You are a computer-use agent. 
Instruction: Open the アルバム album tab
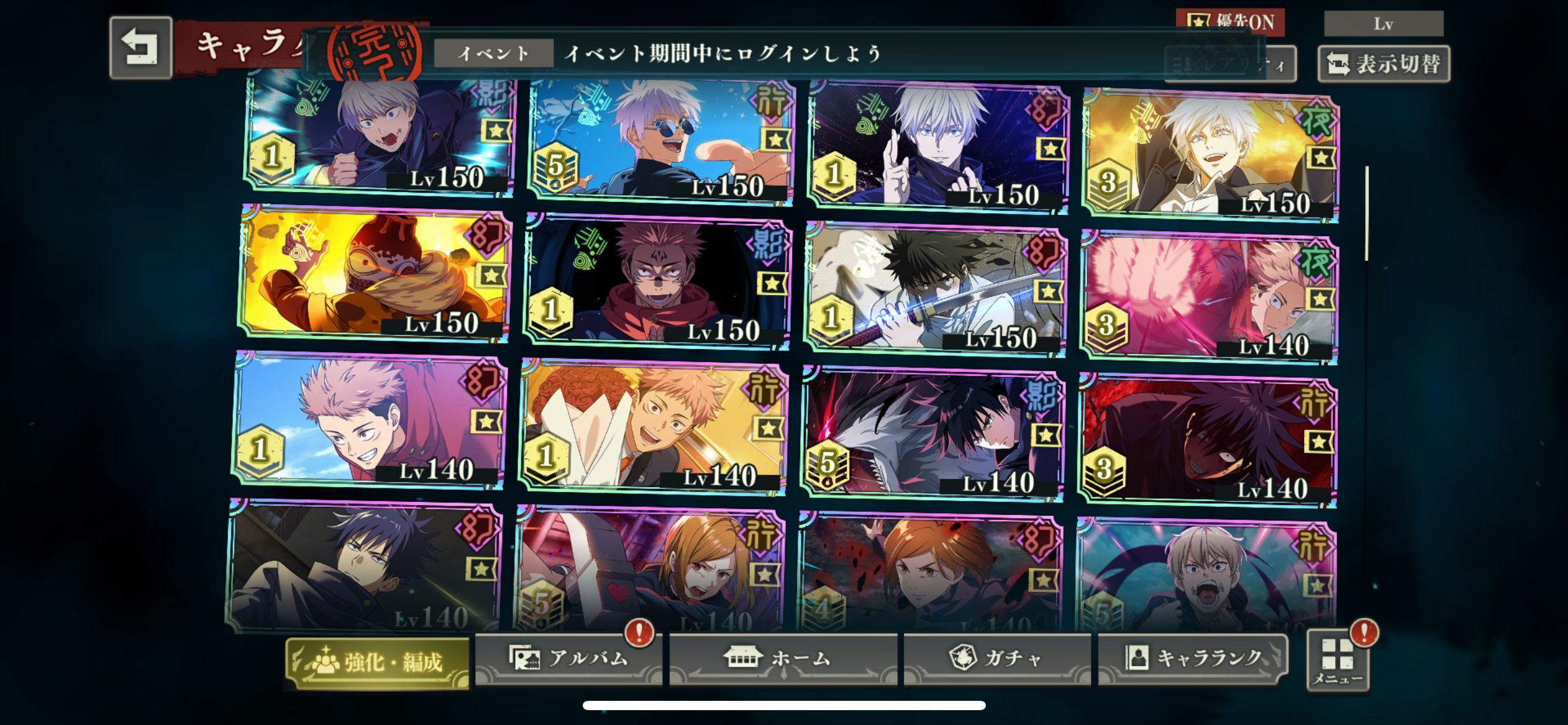(x=568, y=658)
